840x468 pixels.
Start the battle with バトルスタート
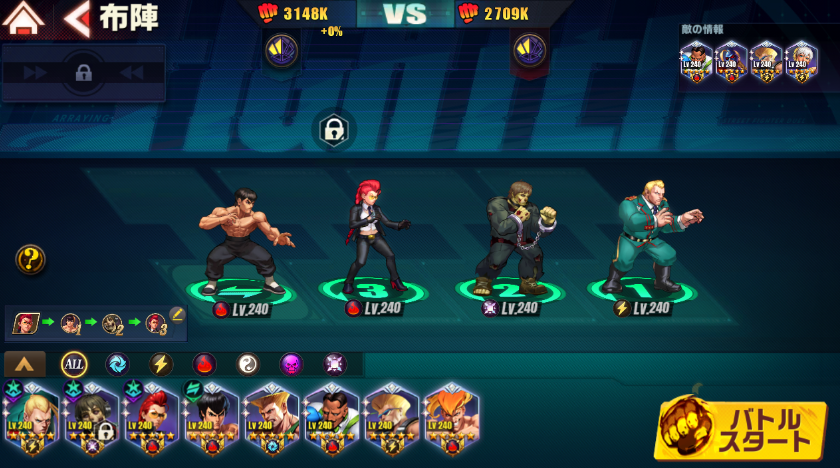742,428
